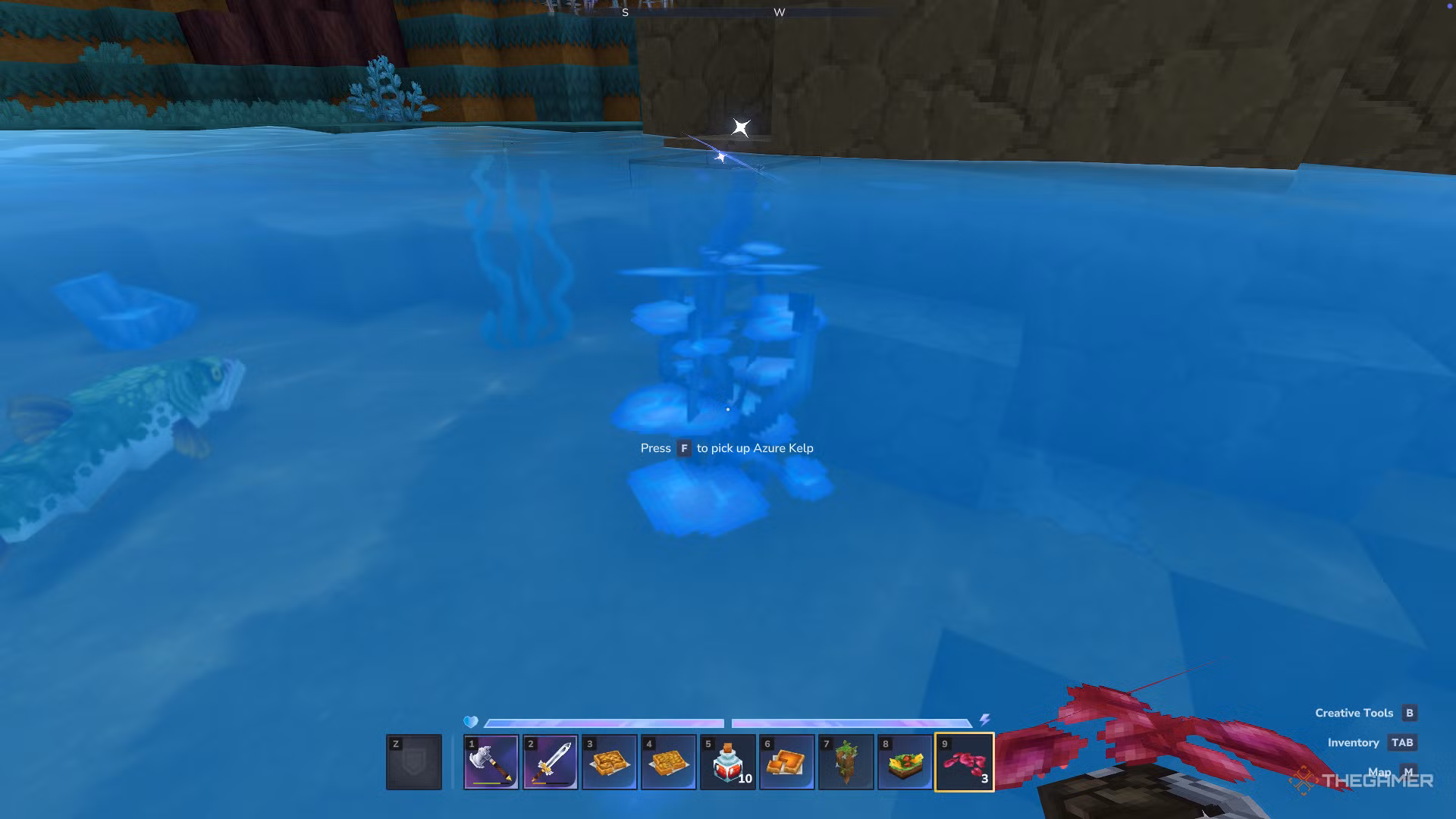Click the Azure Kelp in highlighted slot 9
1456x819 pixels.
[965, 761]
